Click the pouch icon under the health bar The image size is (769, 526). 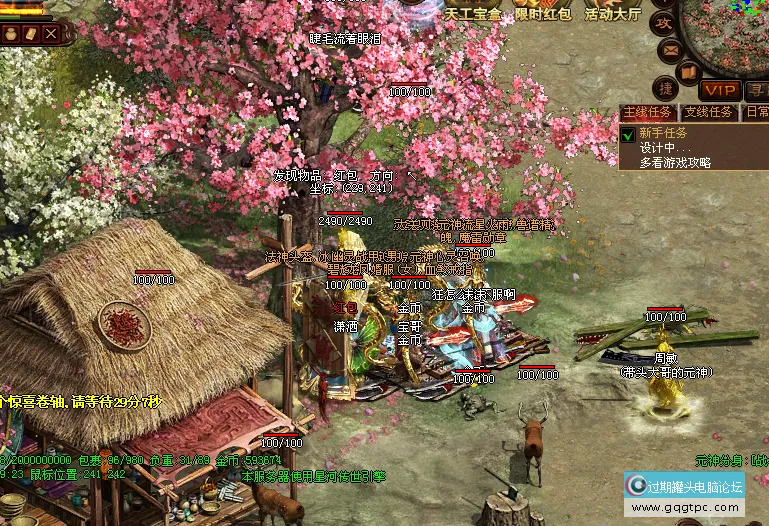point(12,33)
